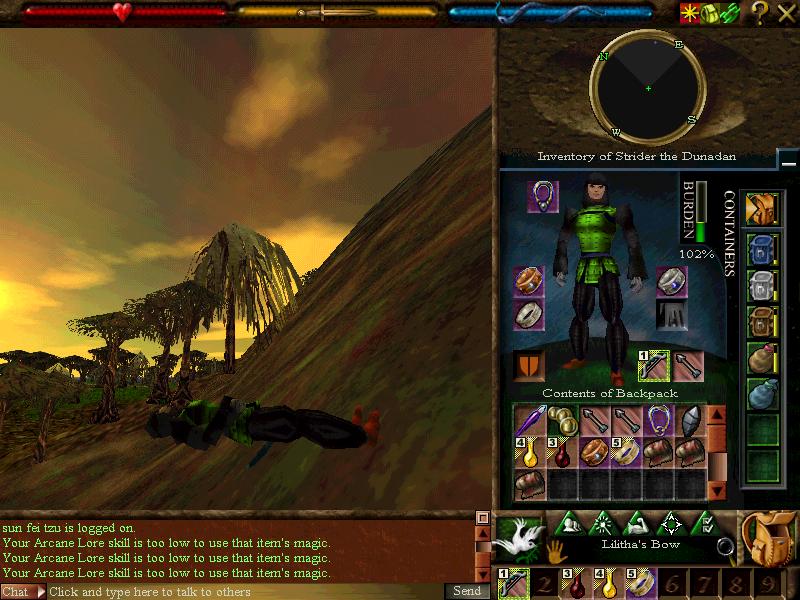Minimize the inventory panel
The image size is (800, 600).
(788, 160)
